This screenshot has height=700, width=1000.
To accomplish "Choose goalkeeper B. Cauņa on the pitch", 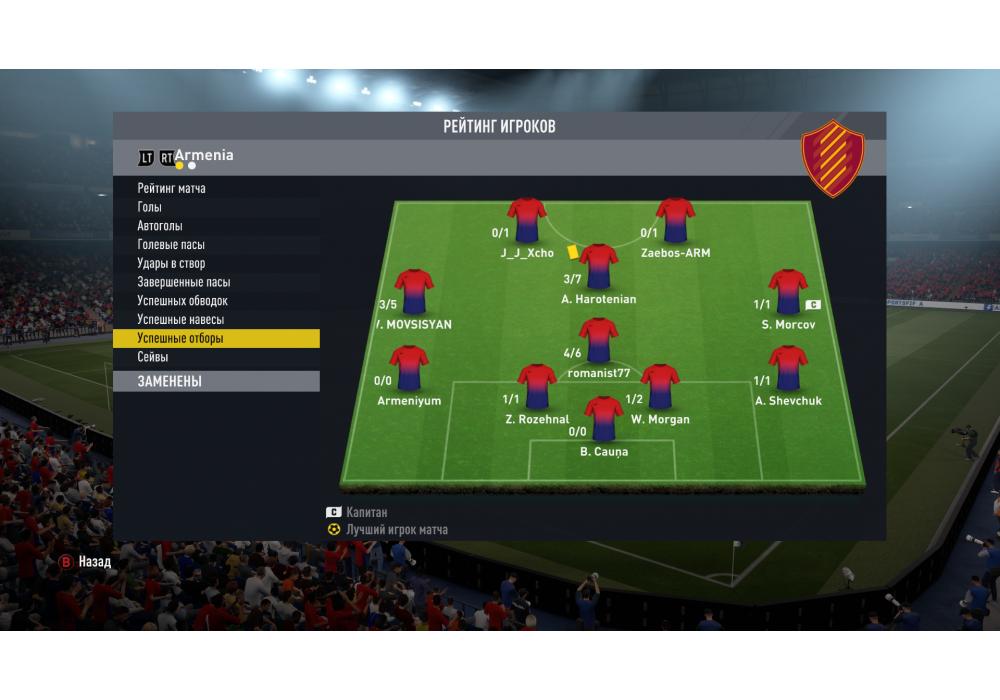I will pos(604,419).
